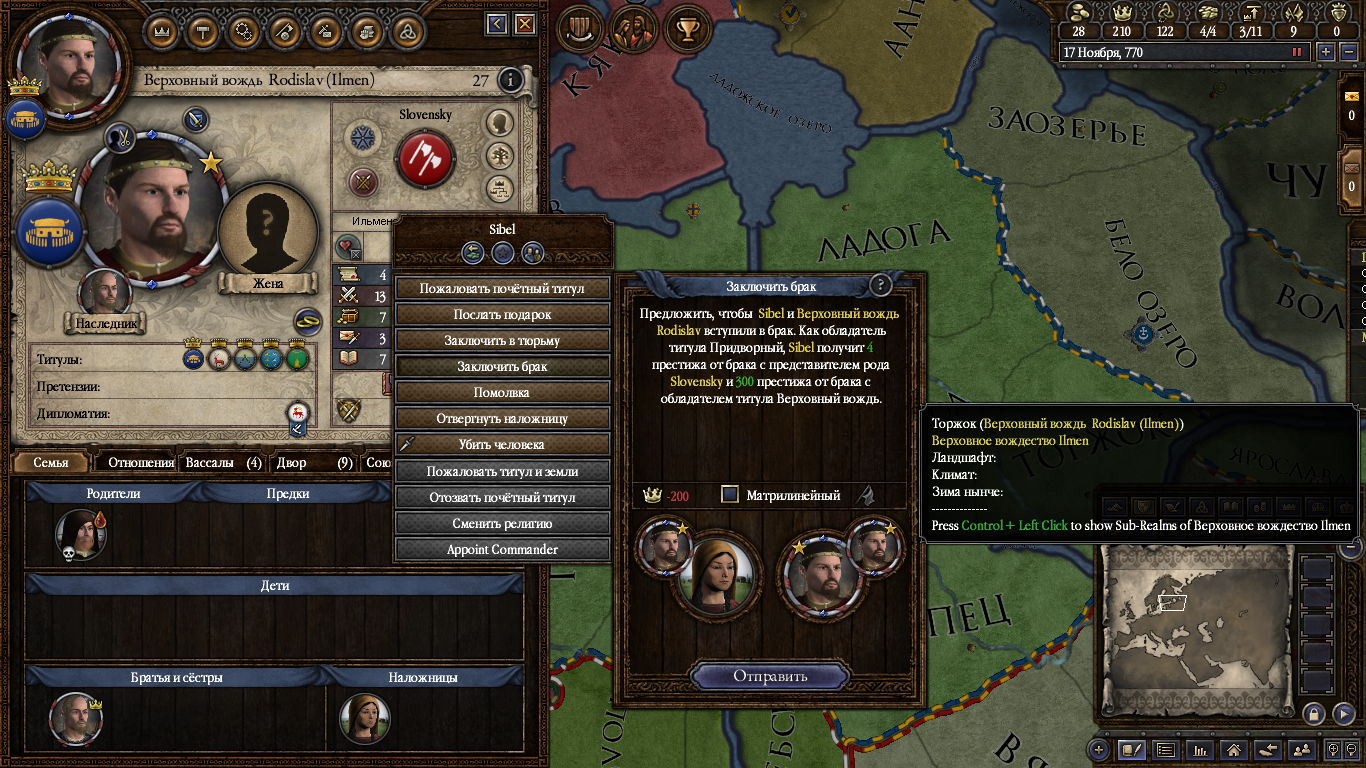
Task: Select Appoint Commander entry
Action: pos(502,549)
